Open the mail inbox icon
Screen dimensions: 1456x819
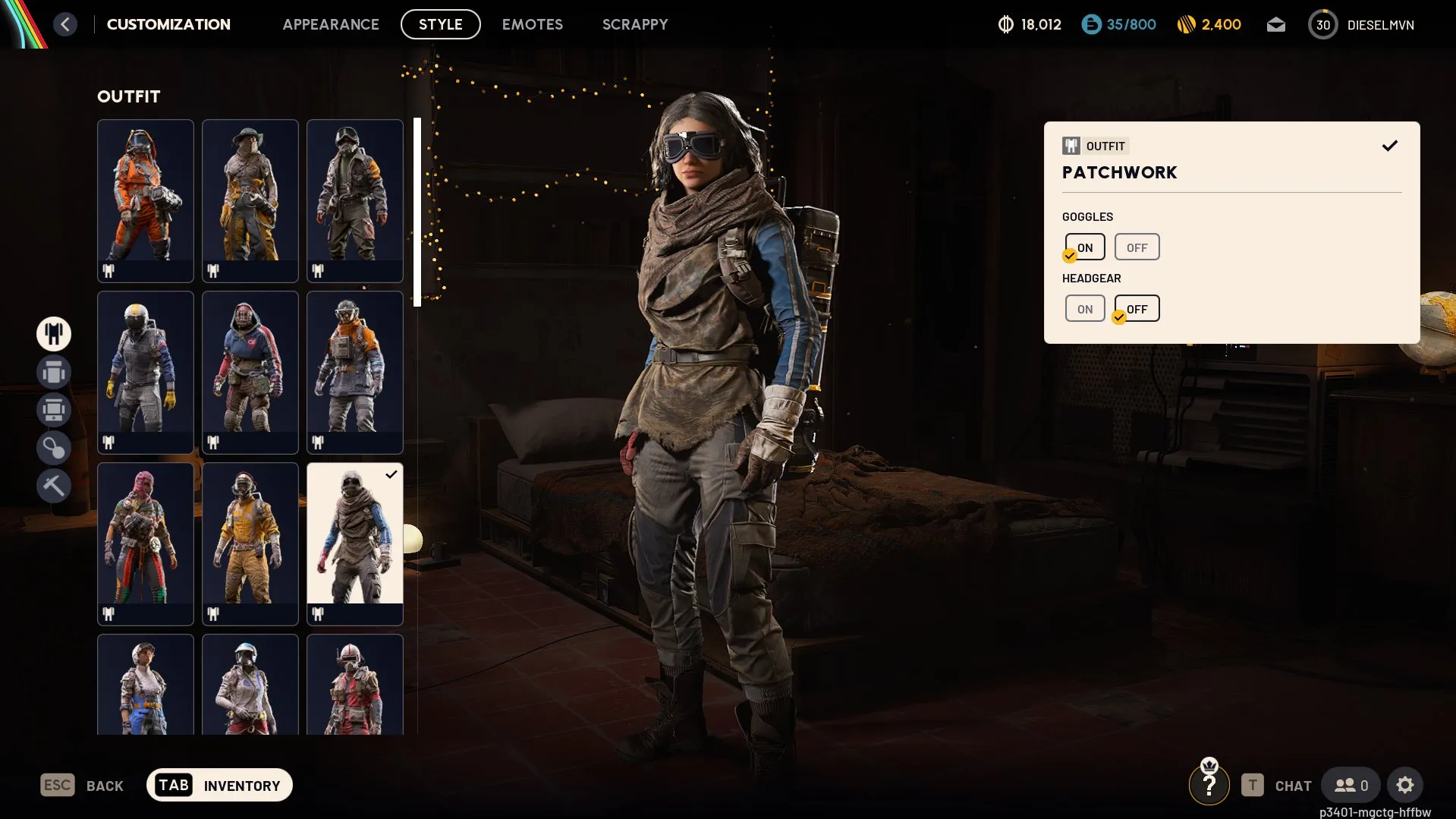point(1276,25)
